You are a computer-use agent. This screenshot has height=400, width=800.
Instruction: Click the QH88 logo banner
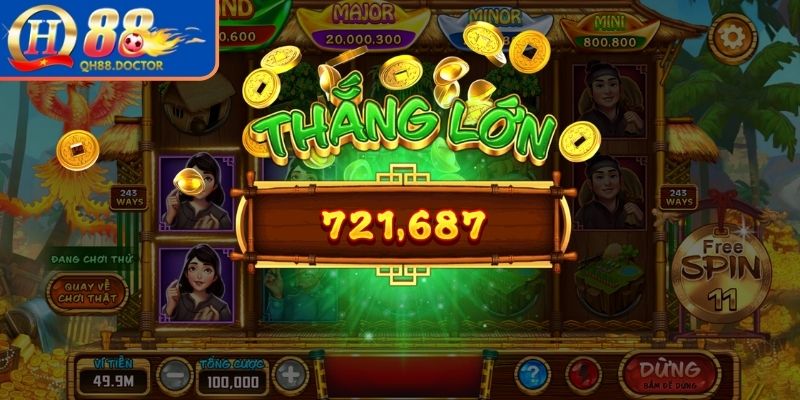click(x=107, y=38)
